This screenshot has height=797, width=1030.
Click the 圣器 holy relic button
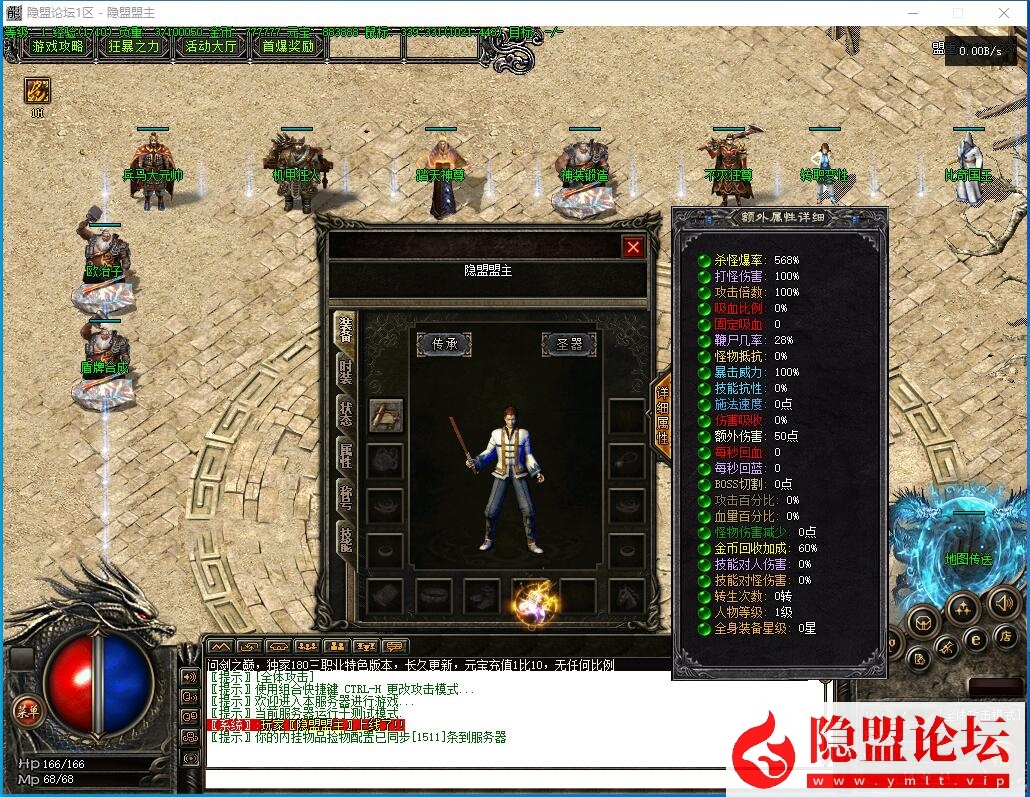point(569,344)
